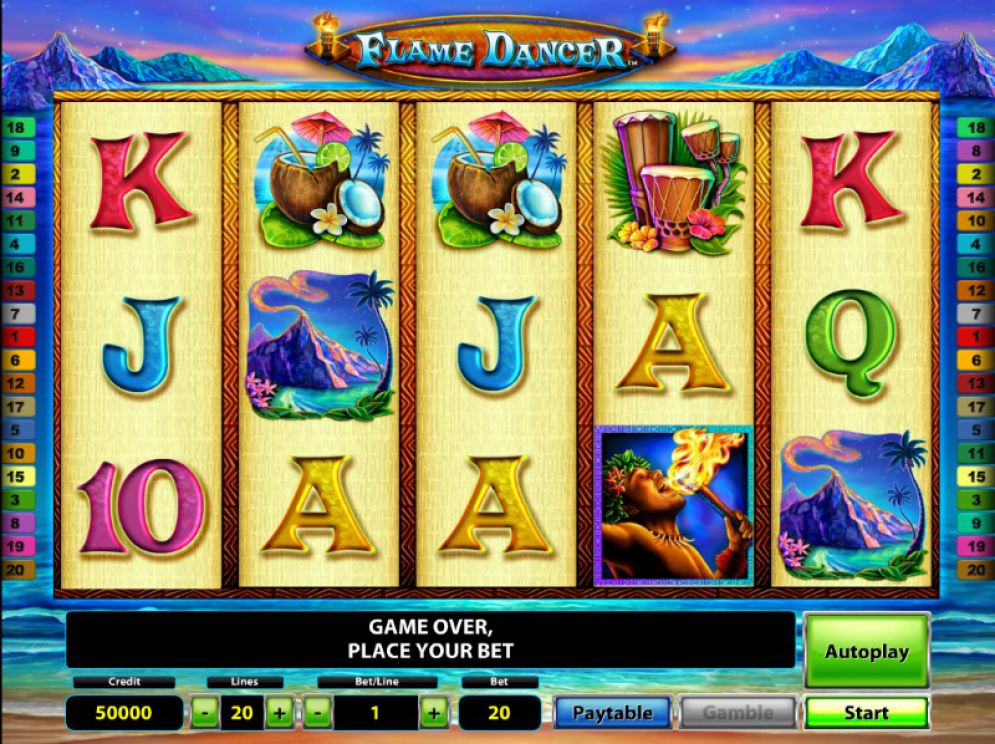
Task: Raise the Bet/Line amount
Action: [x=434, y=713]
